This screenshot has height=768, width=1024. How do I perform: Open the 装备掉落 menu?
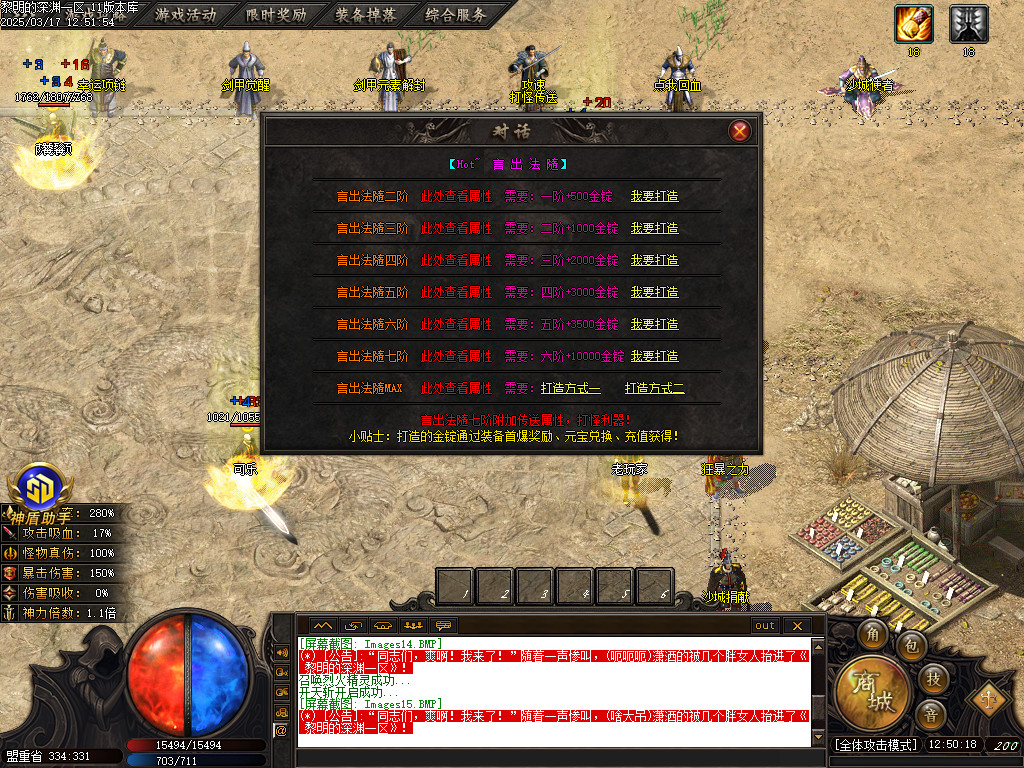pos(365,14)
